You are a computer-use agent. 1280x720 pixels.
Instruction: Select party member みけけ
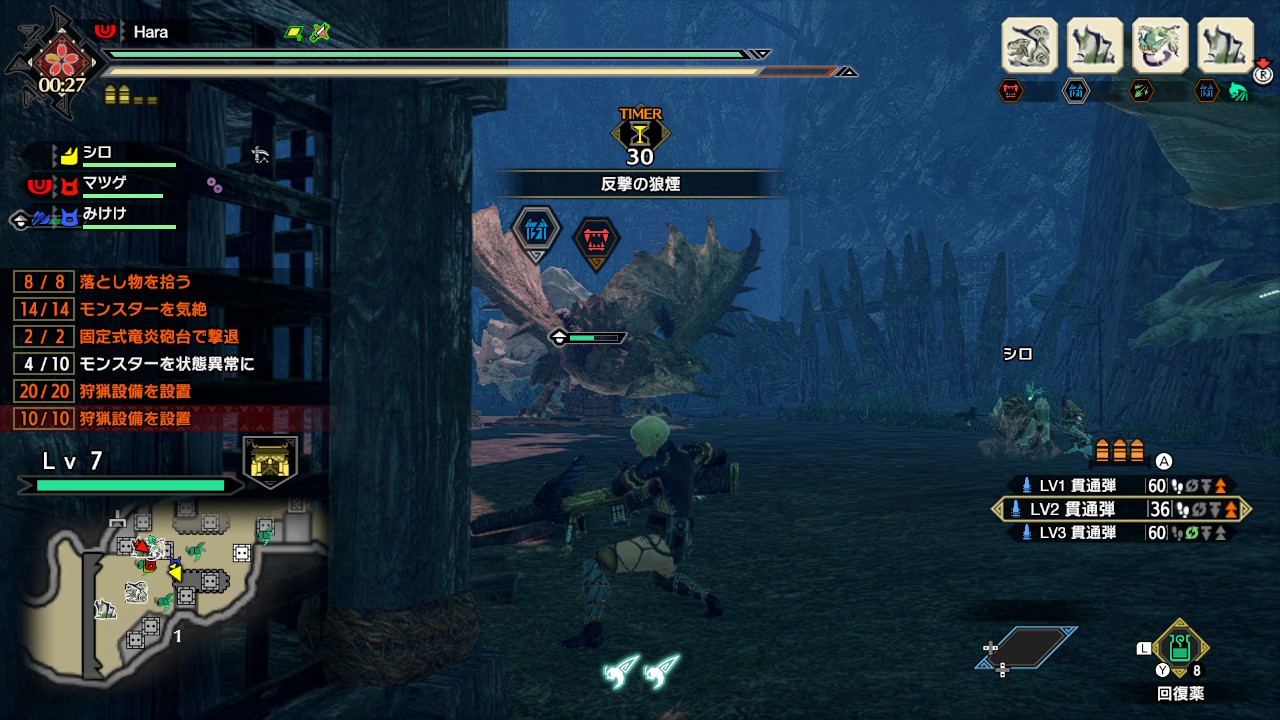[104, 214]
